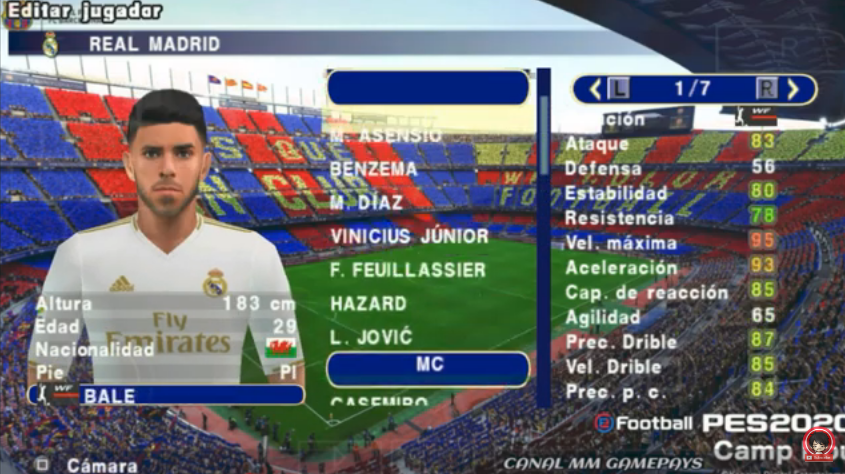Click the channel avatar watermark icon
The height and width of the screenshot is (474, 845).
click(x=820, y=442)
